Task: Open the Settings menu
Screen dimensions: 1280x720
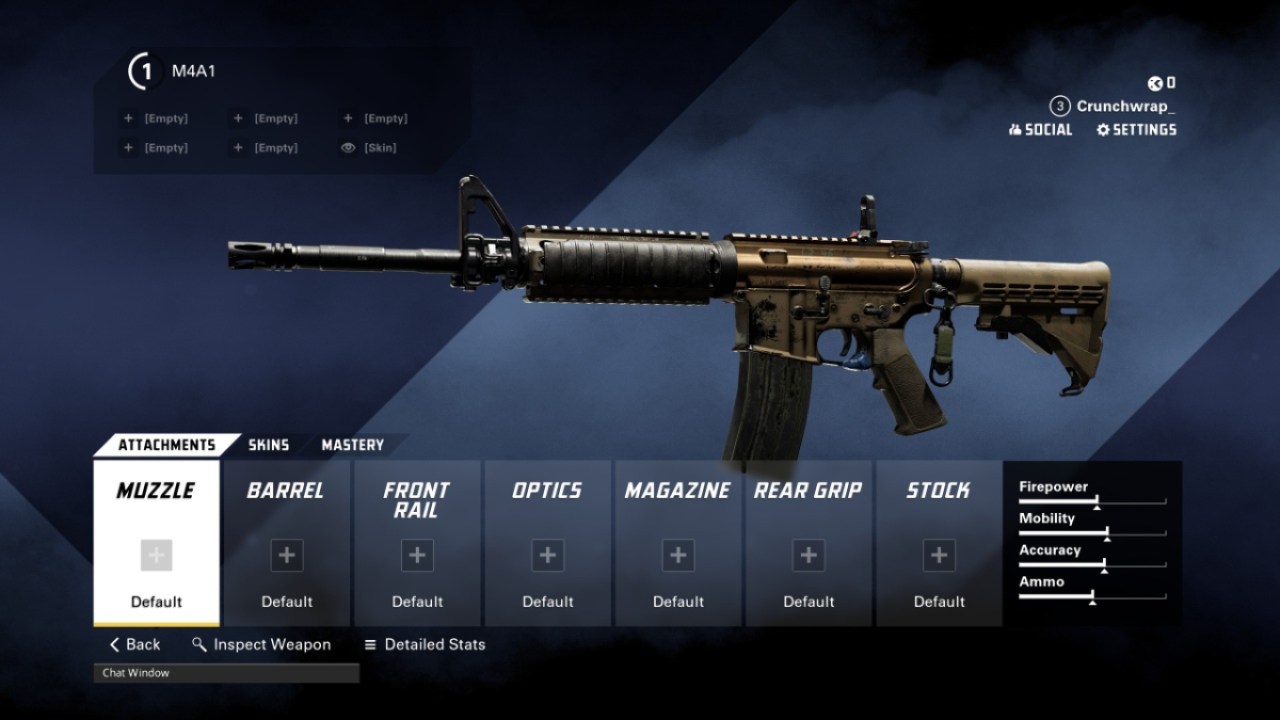Action: coord(1136,130)
